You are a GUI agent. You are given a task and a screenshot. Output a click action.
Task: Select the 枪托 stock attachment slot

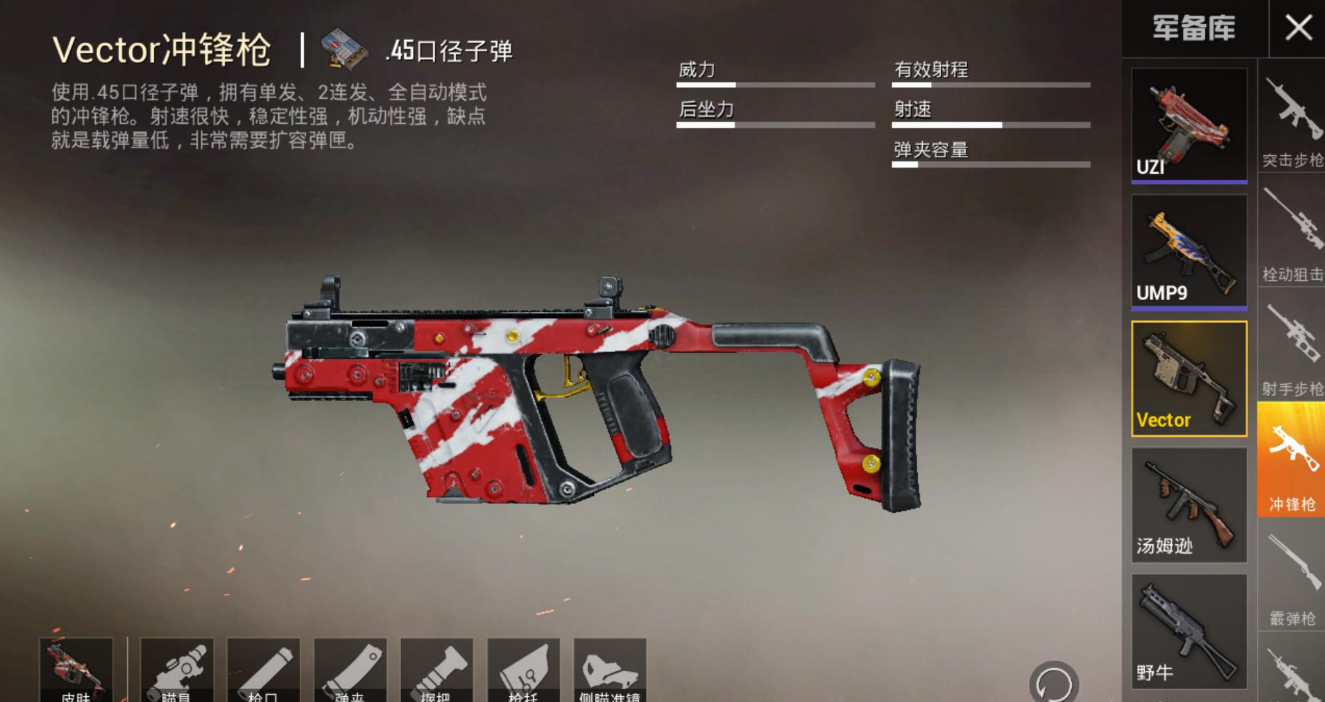click(523, 670)
